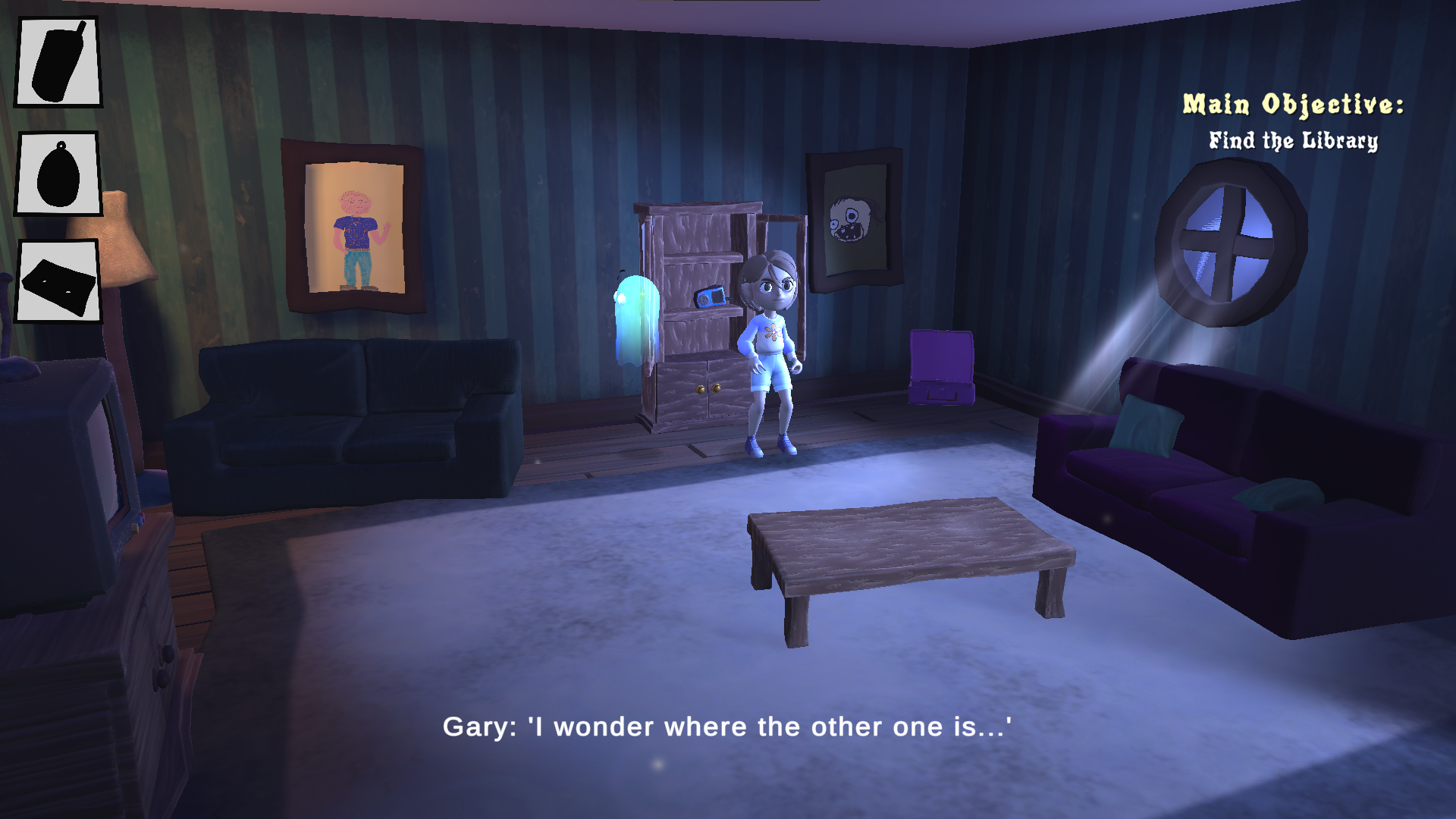Click the egg-shaped item silhouette slot

pyautogui.click(x=58, y=174)
